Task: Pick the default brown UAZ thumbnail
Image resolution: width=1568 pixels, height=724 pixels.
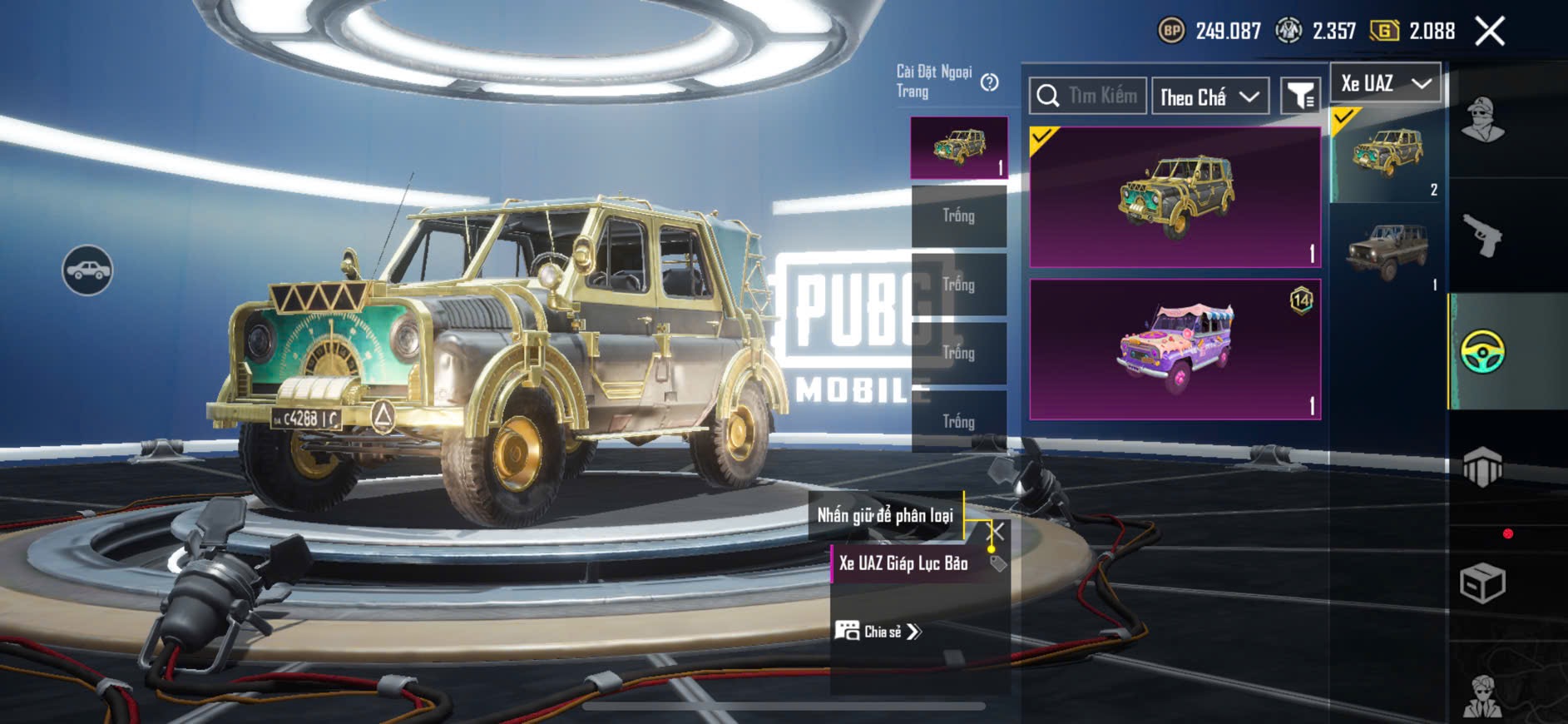Action: [1387, 251]
